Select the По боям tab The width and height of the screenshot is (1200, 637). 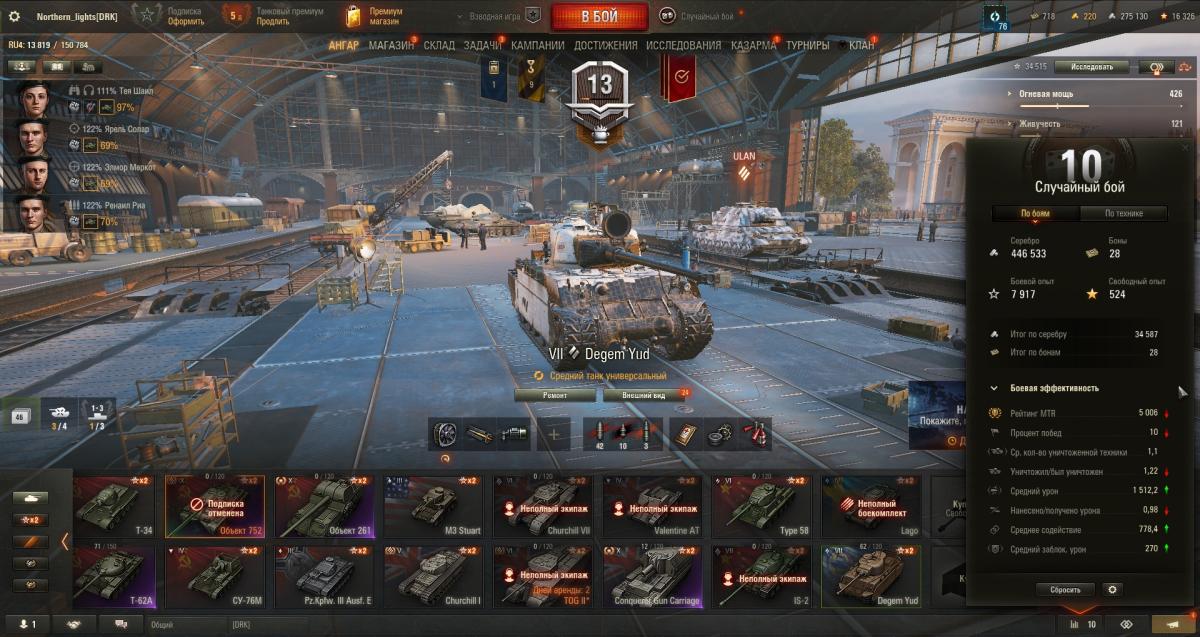point(1035,213)
